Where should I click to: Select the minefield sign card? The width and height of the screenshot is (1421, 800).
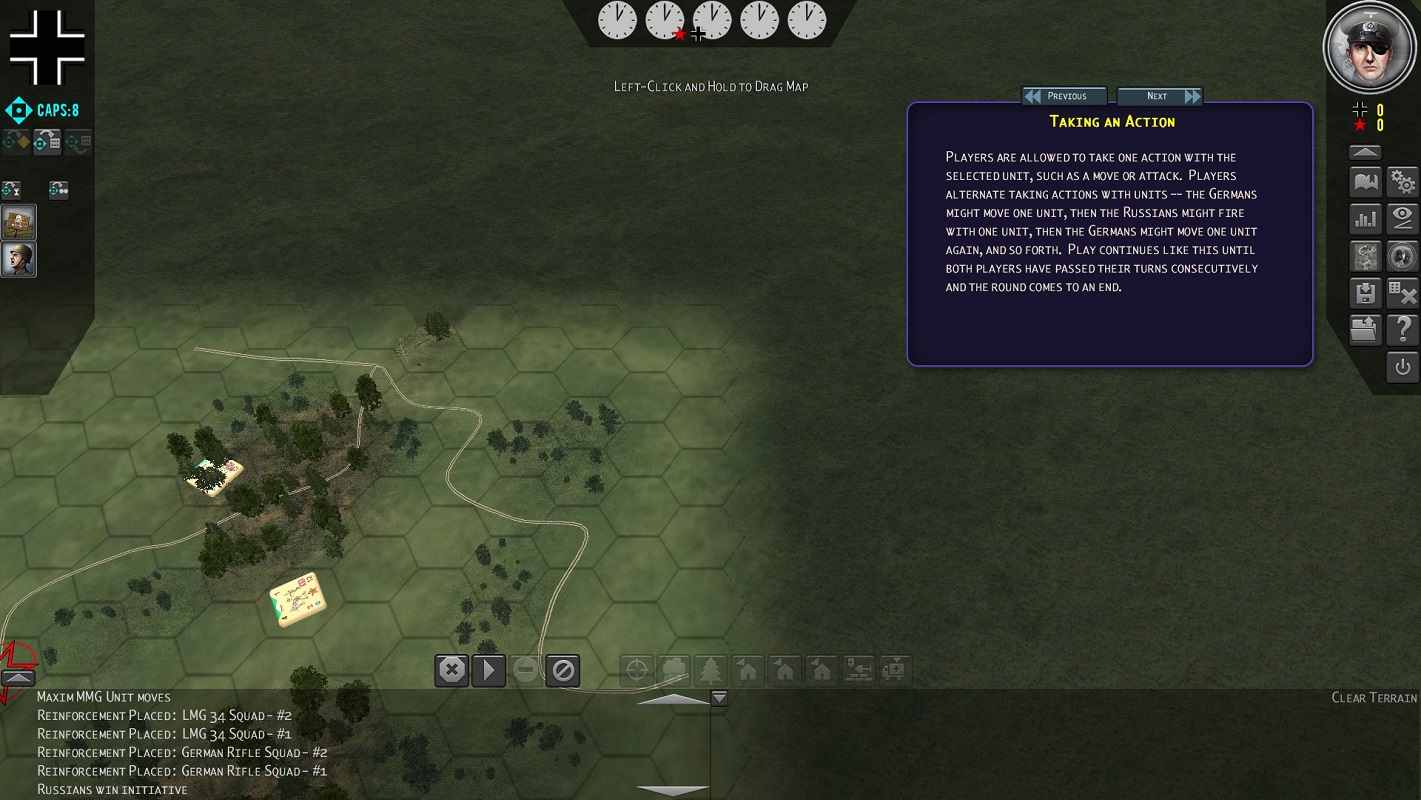click(19, 223)
